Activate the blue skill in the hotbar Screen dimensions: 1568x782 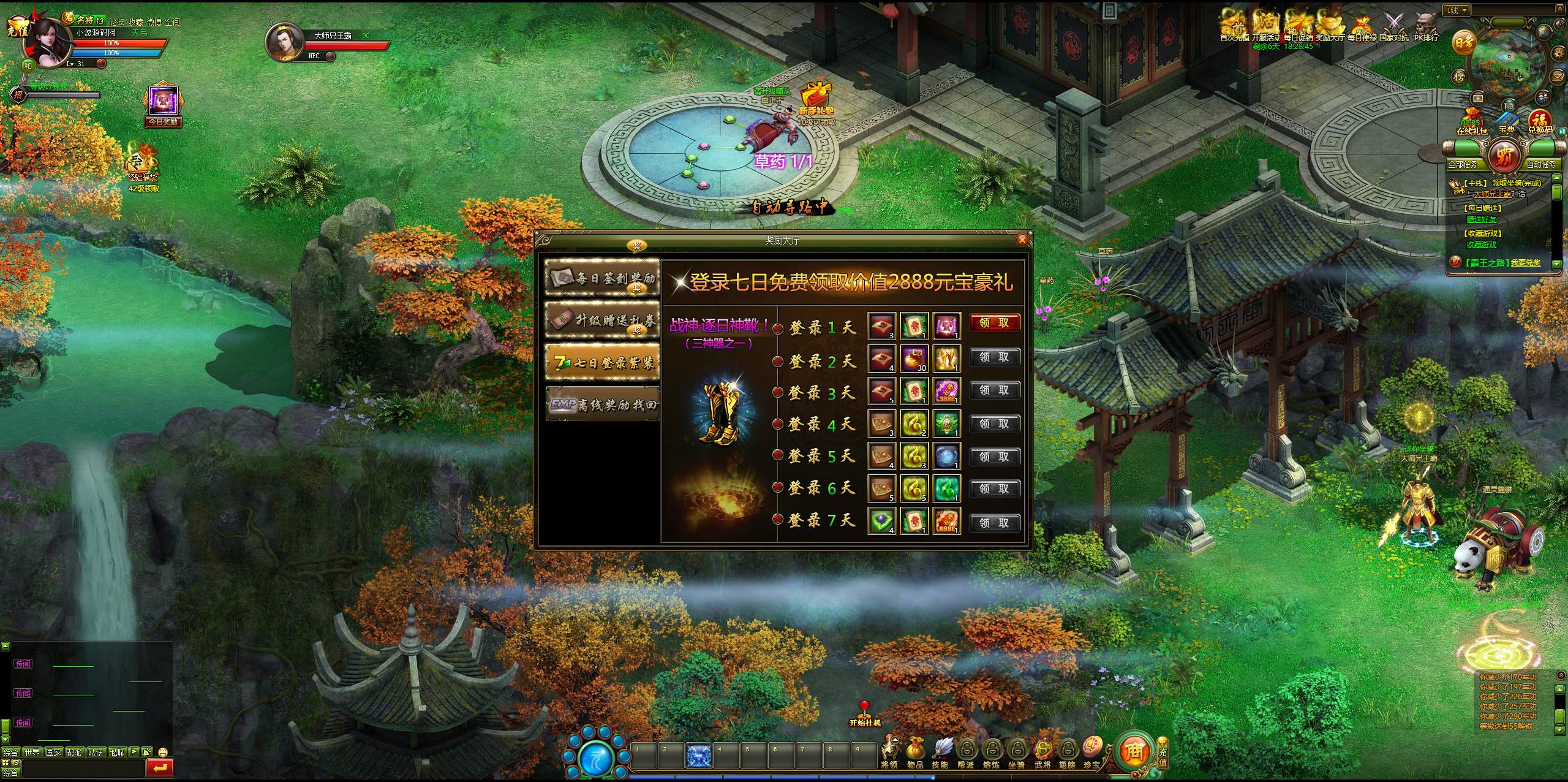tap(698, 754)
